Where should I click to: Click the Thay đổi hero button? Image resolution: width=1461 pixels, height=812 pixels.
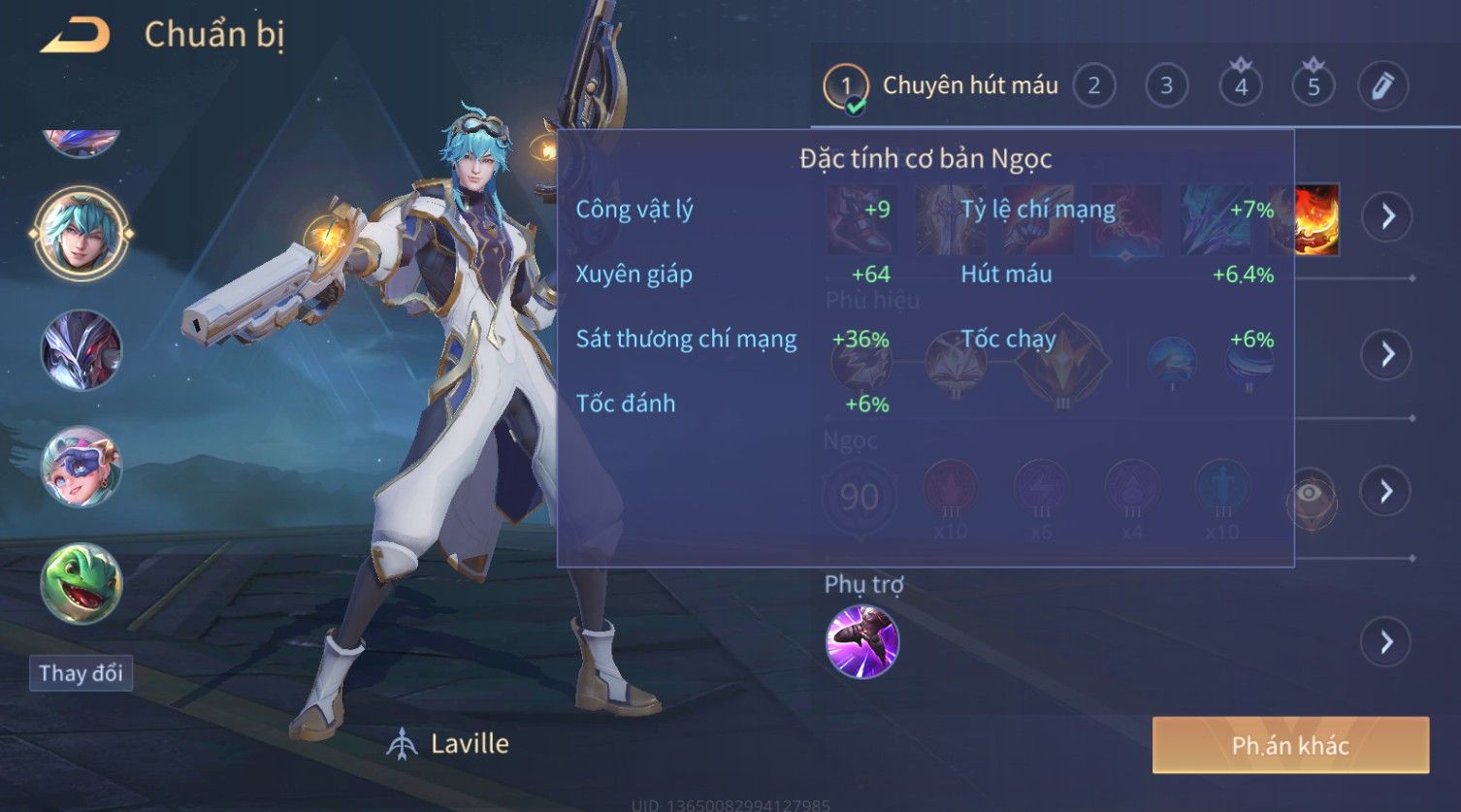coord(81,673)
